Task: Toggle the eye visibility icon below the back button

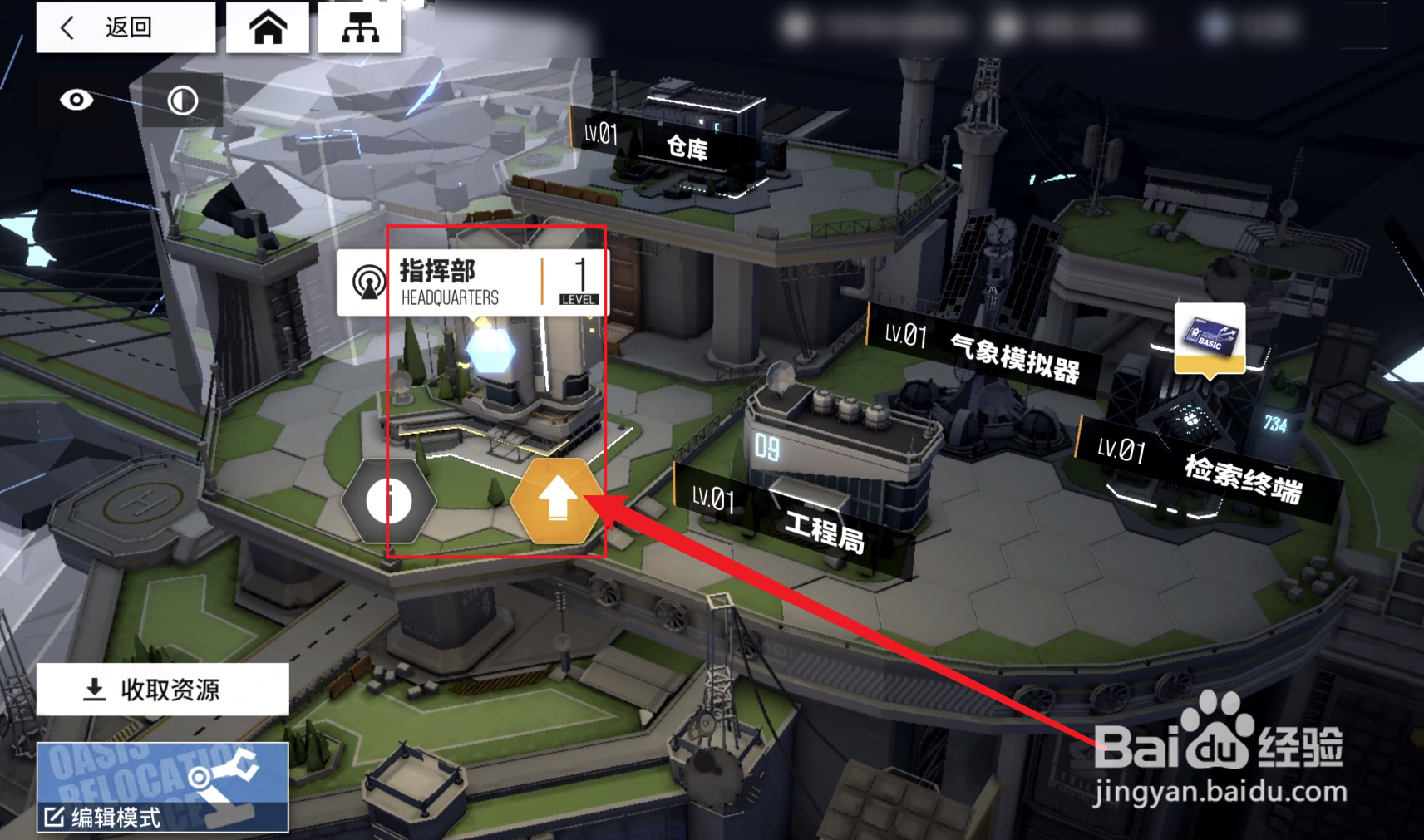Action: (x=76, y=100)
